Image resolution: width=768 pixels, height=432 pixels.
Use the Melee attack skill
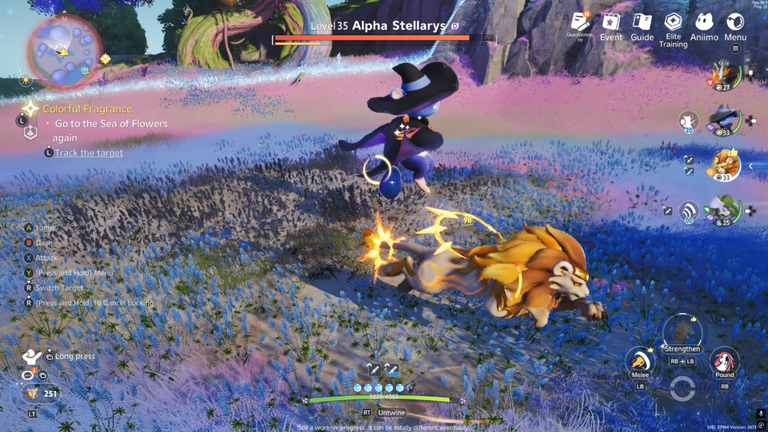point(640,362)
